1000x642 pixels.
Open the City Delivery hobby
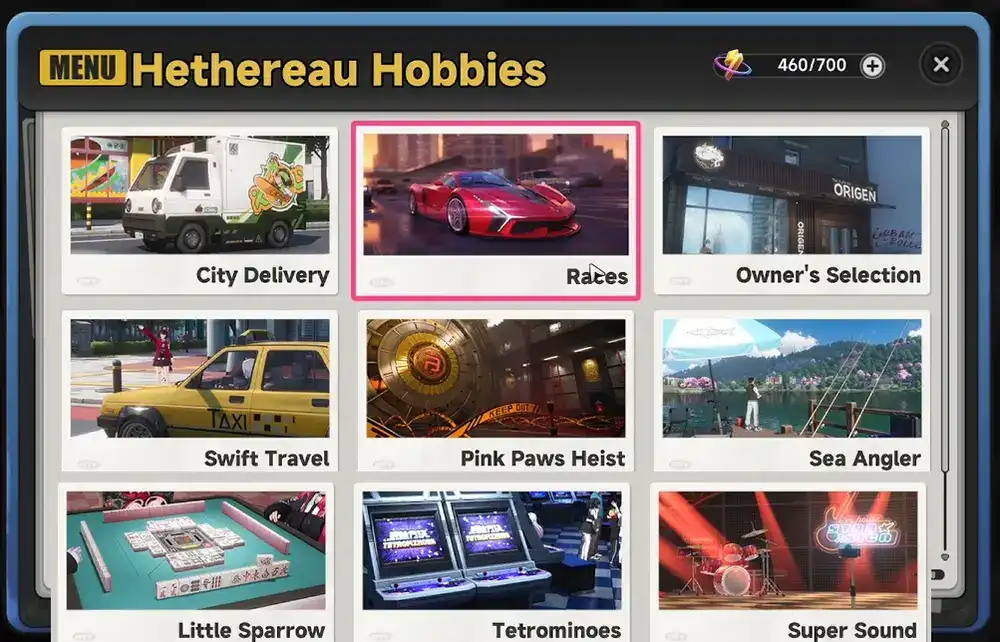pyautogui.click(x=199, y=210)
